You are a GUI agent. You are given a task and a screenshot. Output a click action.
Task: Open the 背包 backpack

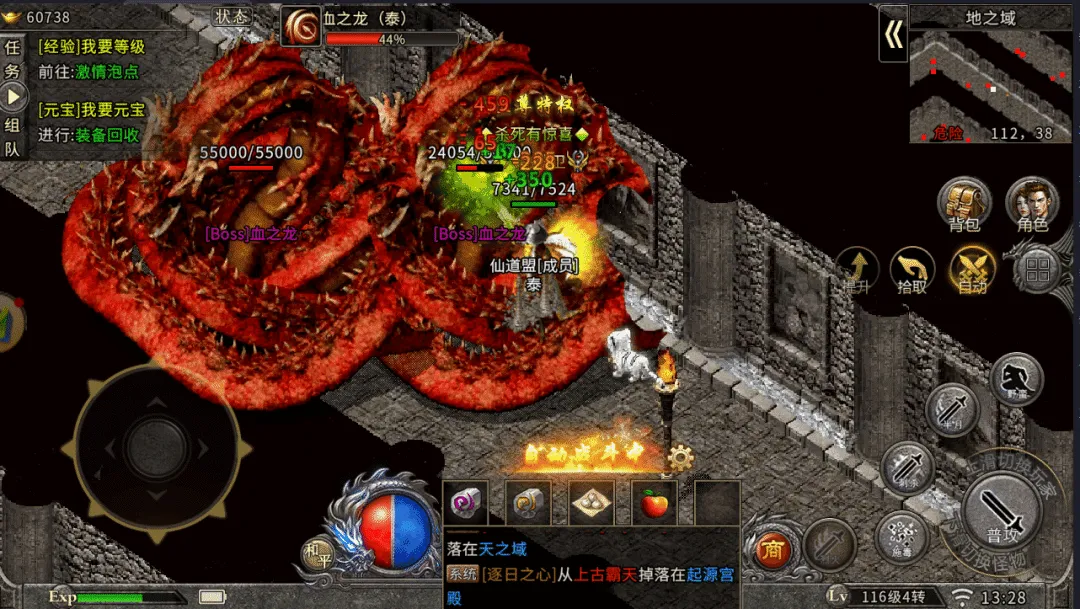point(964,205)
